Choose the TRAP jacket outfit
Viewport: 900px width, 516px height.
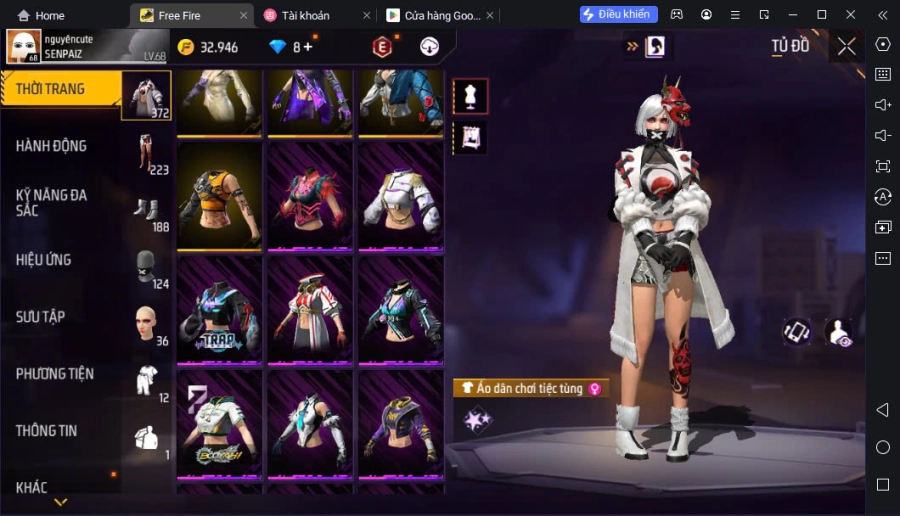point(219,310)
